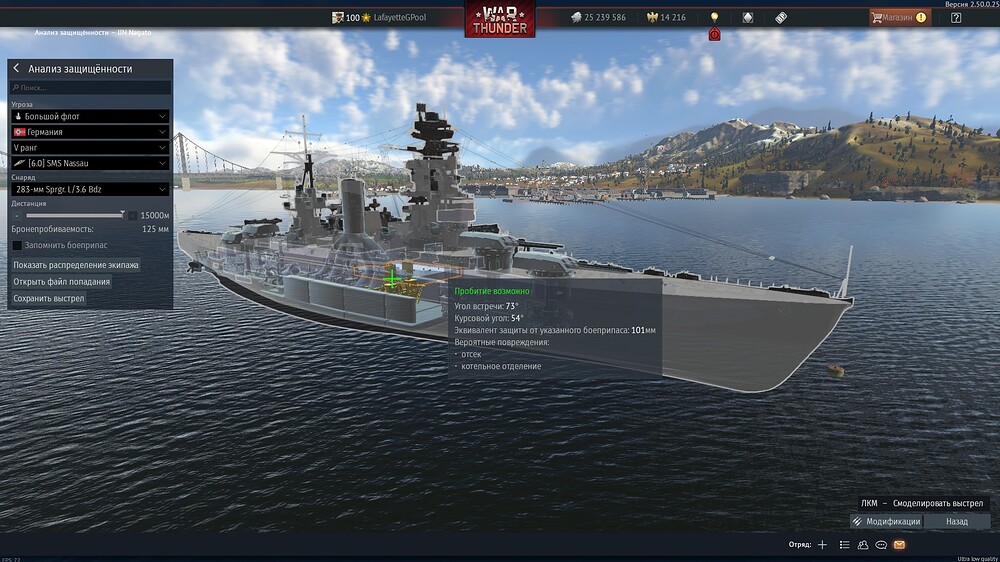1000x562 pixels.
Task: Click Сохранить выстрел button
Action: (x=49, y=298)
